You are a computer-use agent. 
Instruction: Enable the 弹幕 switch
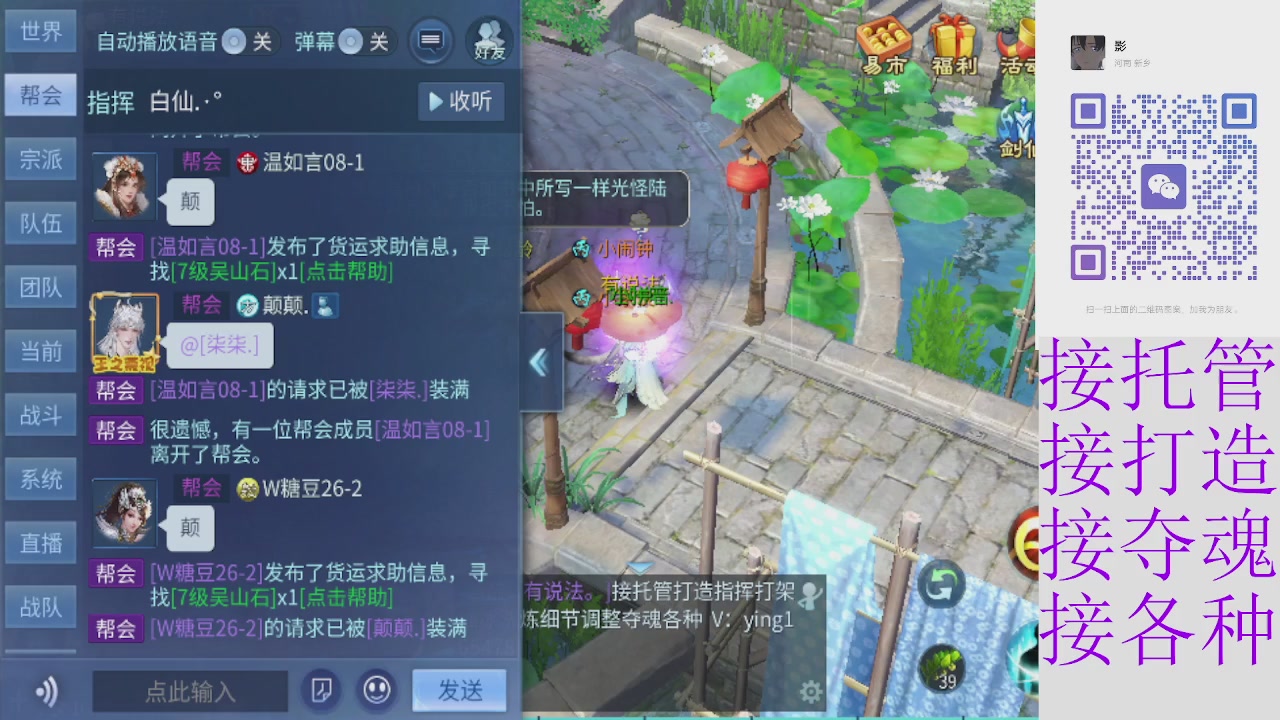click(351, 42)
